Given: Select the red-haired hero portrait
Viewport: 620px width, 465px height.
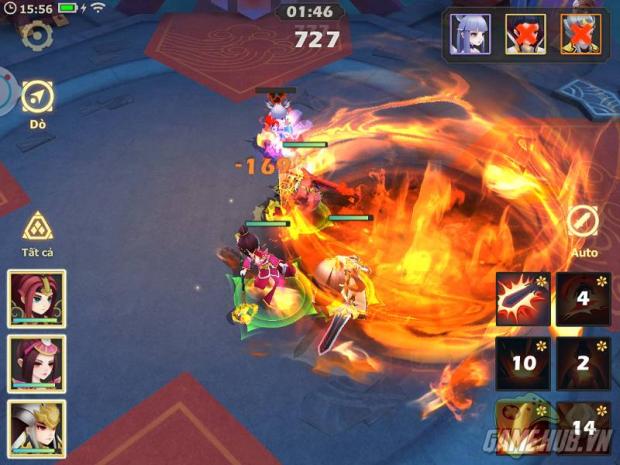Looking at the screenshot, I should [37, 299].
